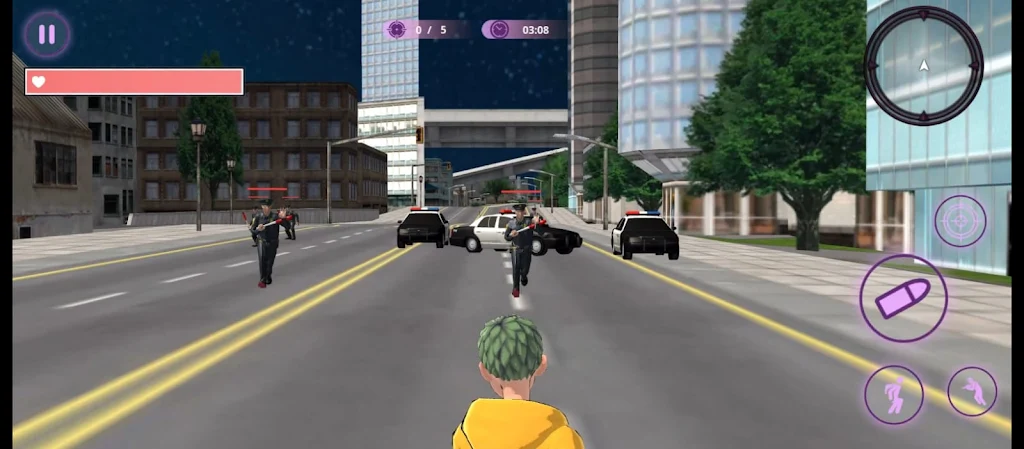This screenshot has height=449, width=1024.
Task: Activate the crosshair aim button
Action: pyautogui.click(x=960, y=221)
